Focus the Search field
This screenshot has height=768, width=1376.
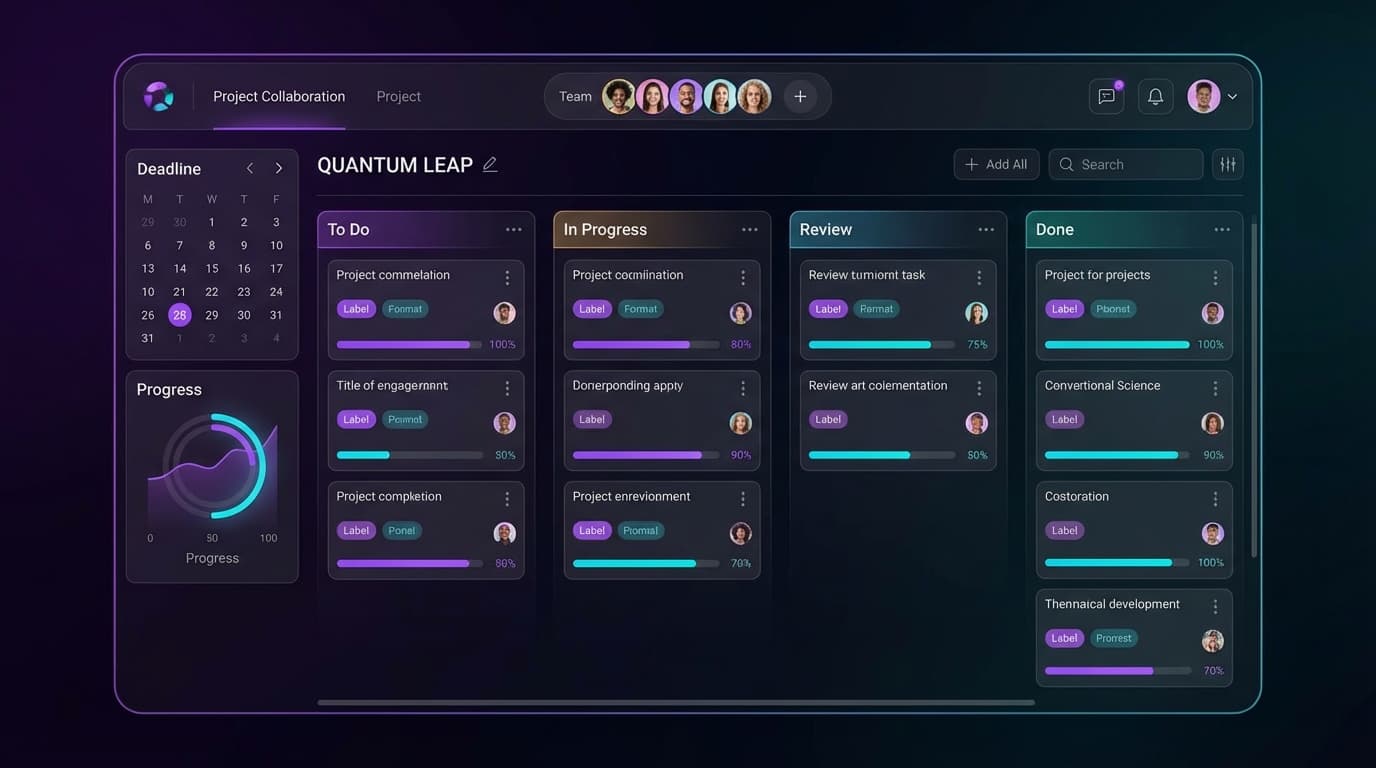point(1126,165)
